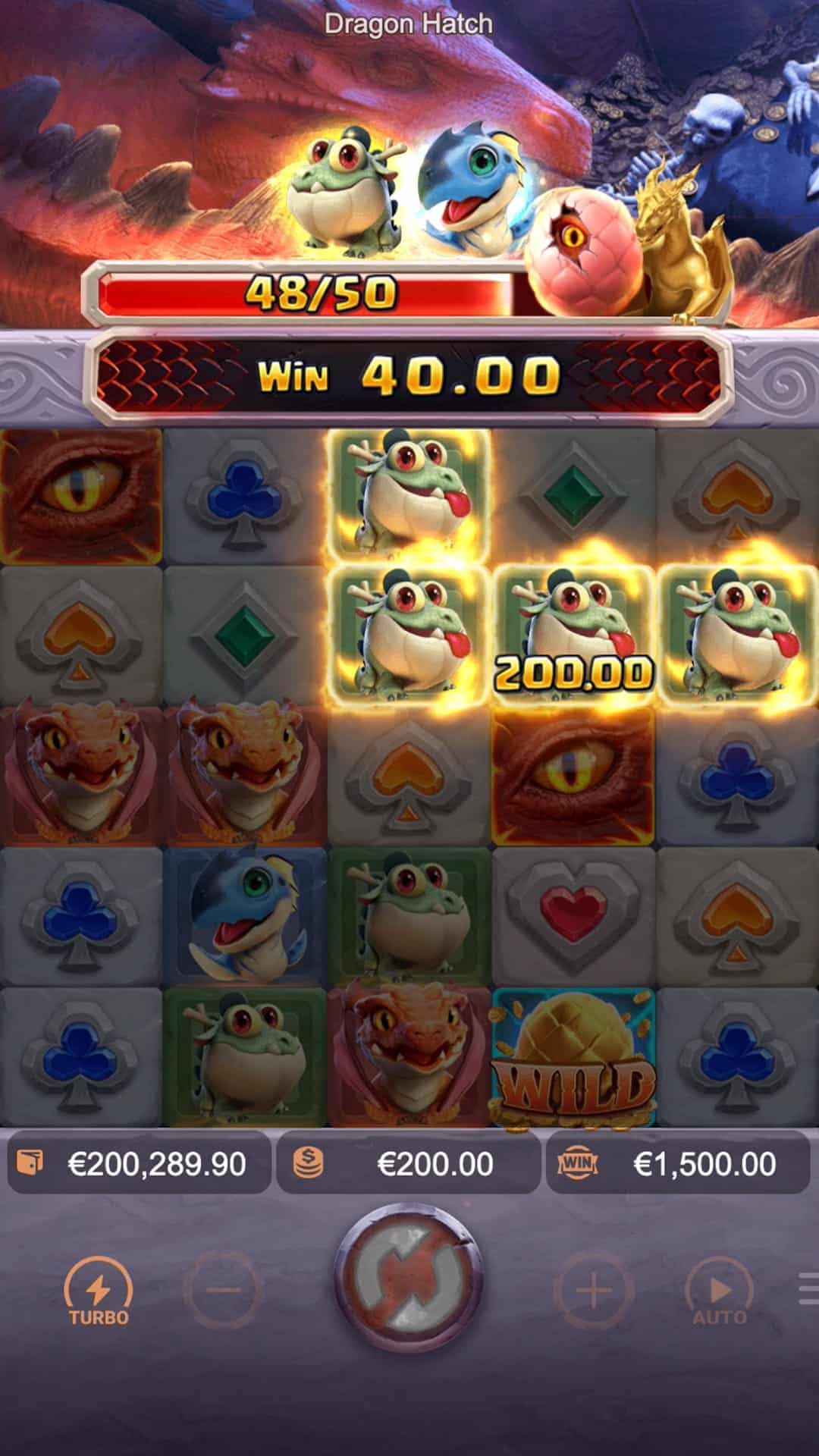Screen dimensions: 819x1456
Task: Open the hamburger menu at the edge
Action: coord(808,1289)
